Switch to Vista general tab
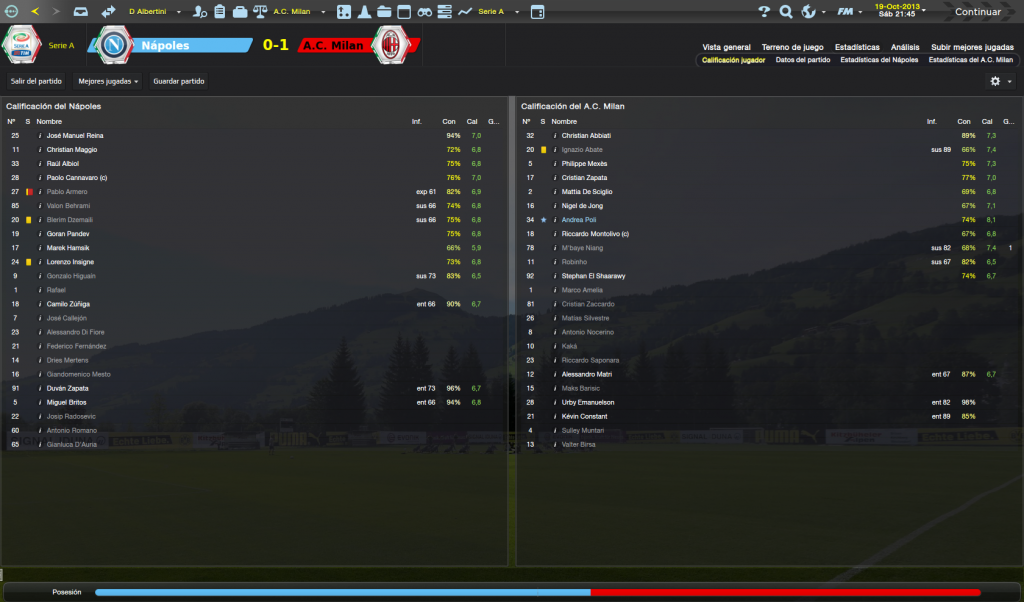Image resolution: width=1024 pixels, height=602 pixels. tap(726, 47)
